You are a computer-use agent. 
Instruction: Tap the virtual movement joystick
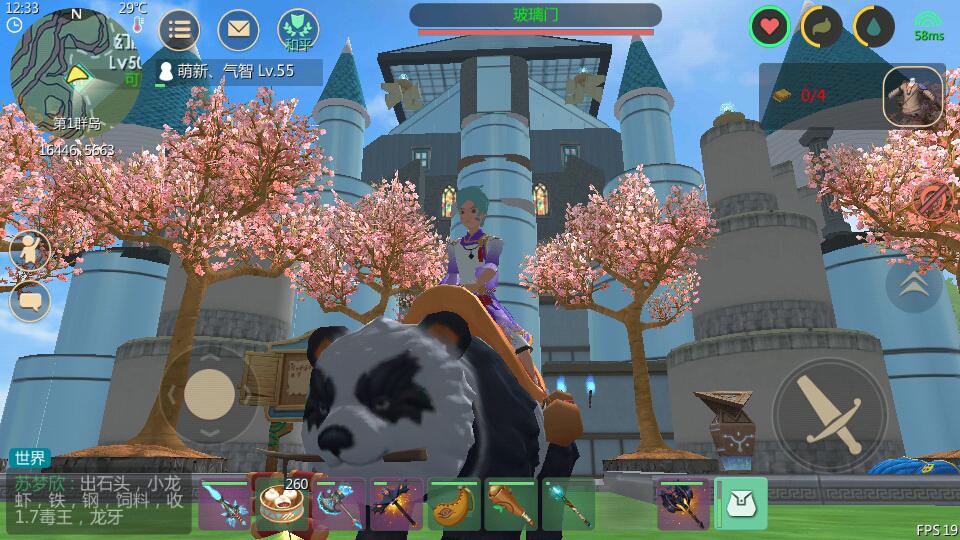[209, 392]
